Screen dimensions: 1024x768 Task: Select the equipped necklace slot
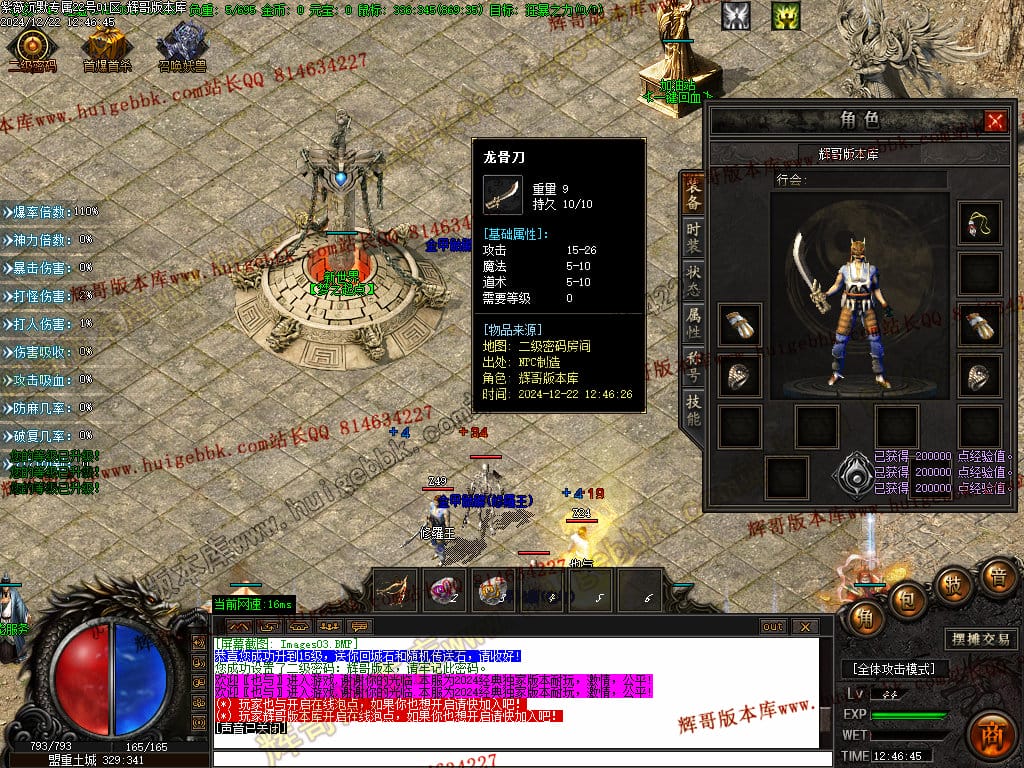click(x=979, y=224)
